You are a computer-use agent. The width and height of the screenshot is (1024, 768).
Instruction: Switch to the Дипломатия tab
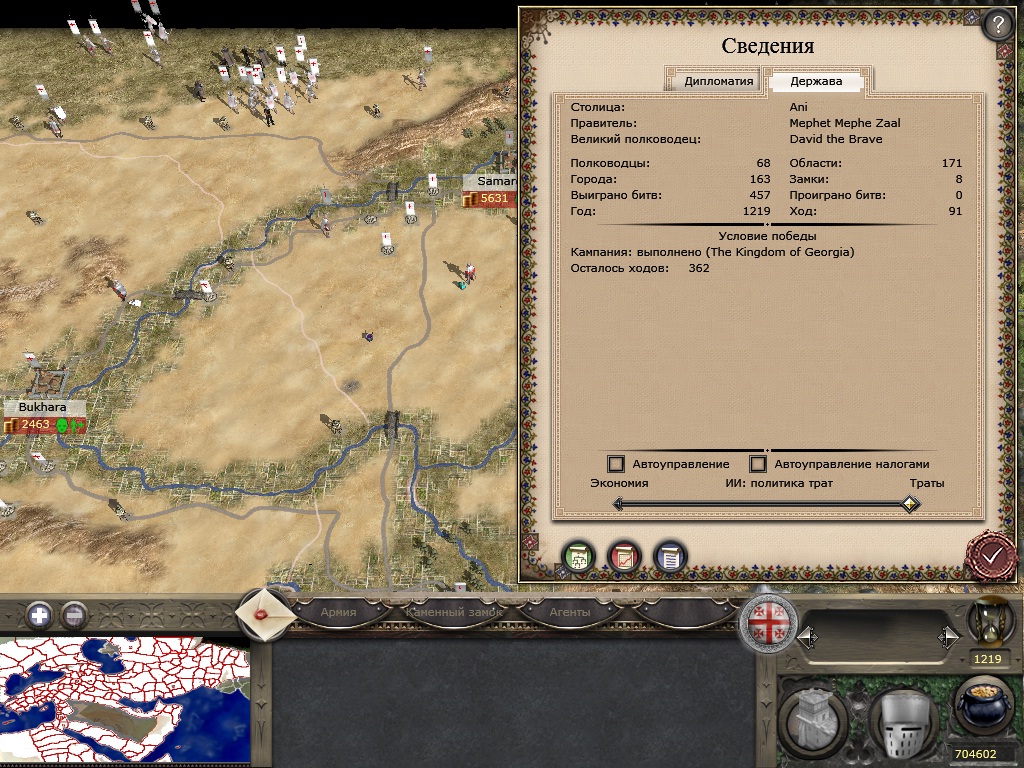pos(718,82)
